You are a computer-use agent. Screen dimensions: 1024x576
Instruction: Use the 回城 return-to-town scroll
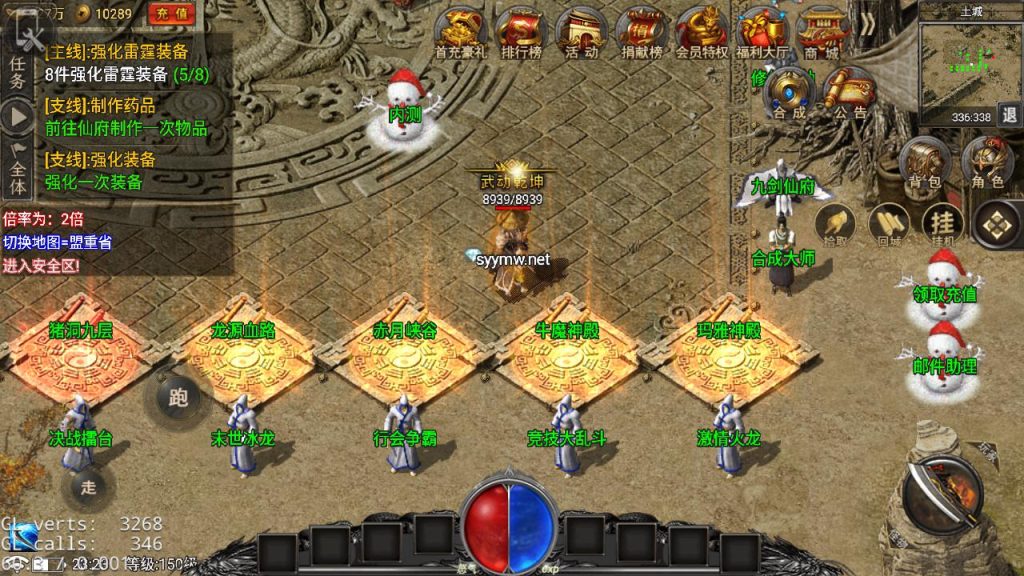click(x=887, y=224)
